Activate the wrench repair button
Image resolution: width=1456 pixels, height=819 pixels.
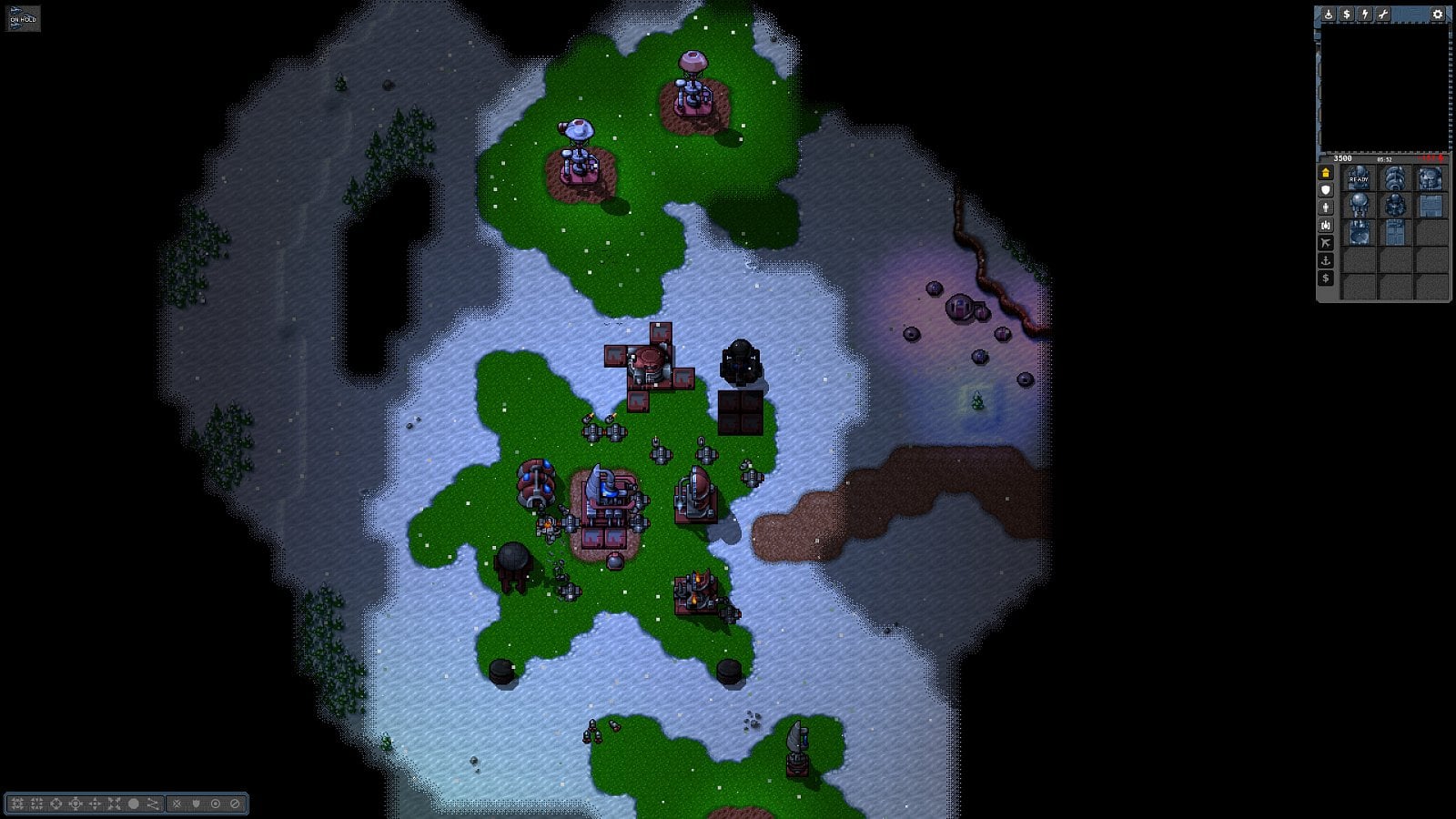[x=1383, y=15]
